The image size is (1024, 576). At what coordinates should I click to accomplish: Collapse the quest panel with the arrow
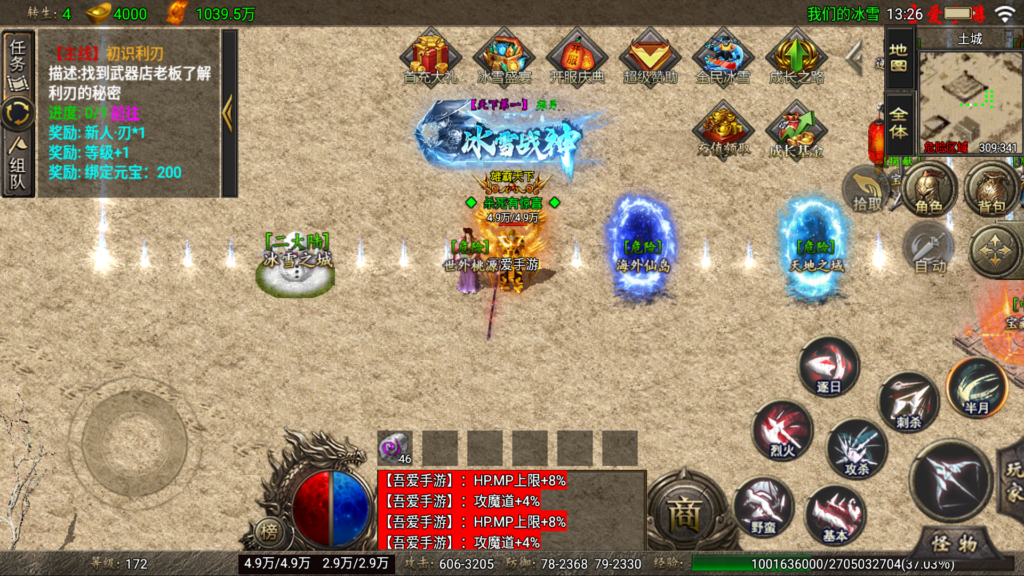[228, 112]
